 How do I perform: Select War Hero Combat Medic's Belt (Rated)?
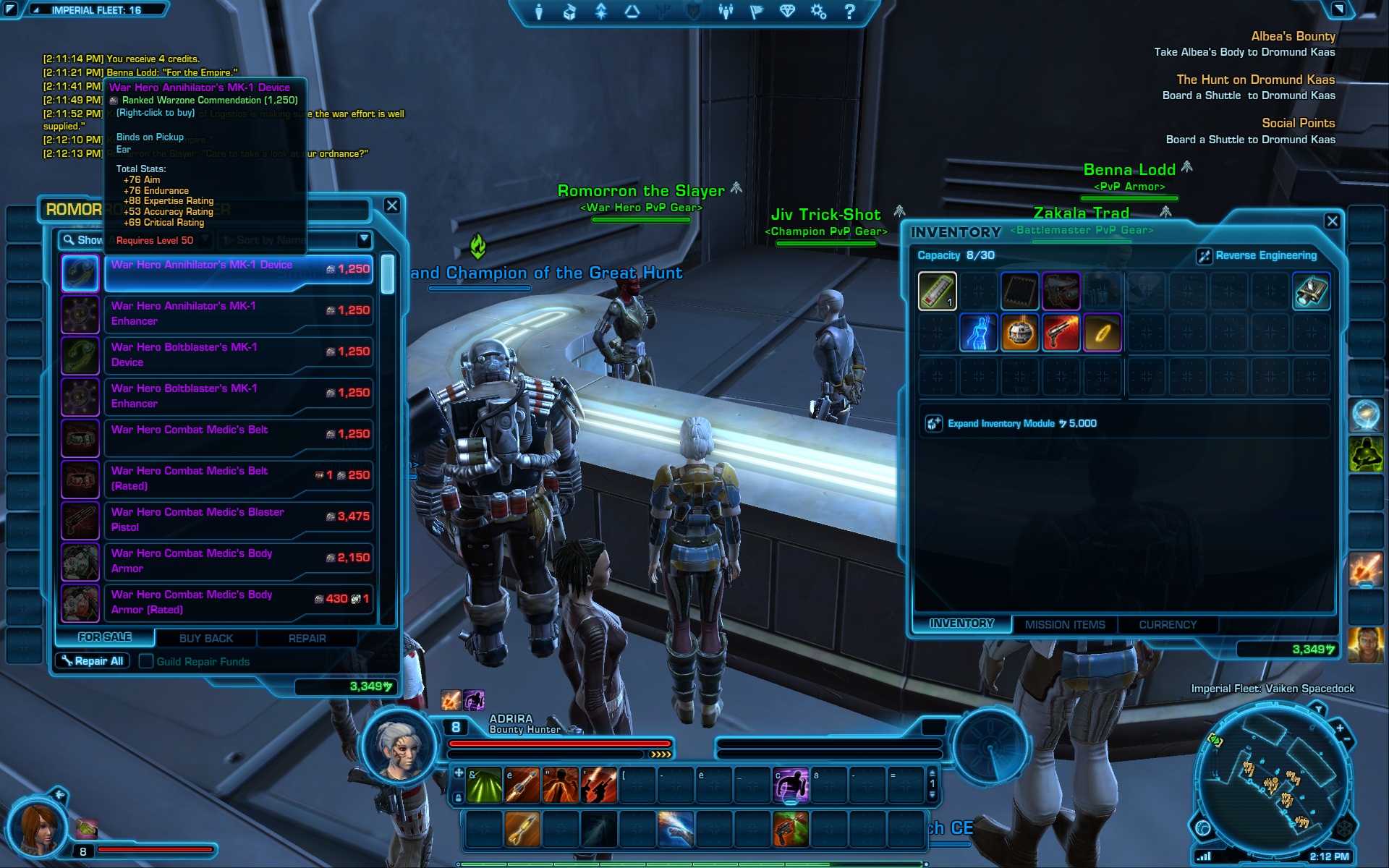238,478
